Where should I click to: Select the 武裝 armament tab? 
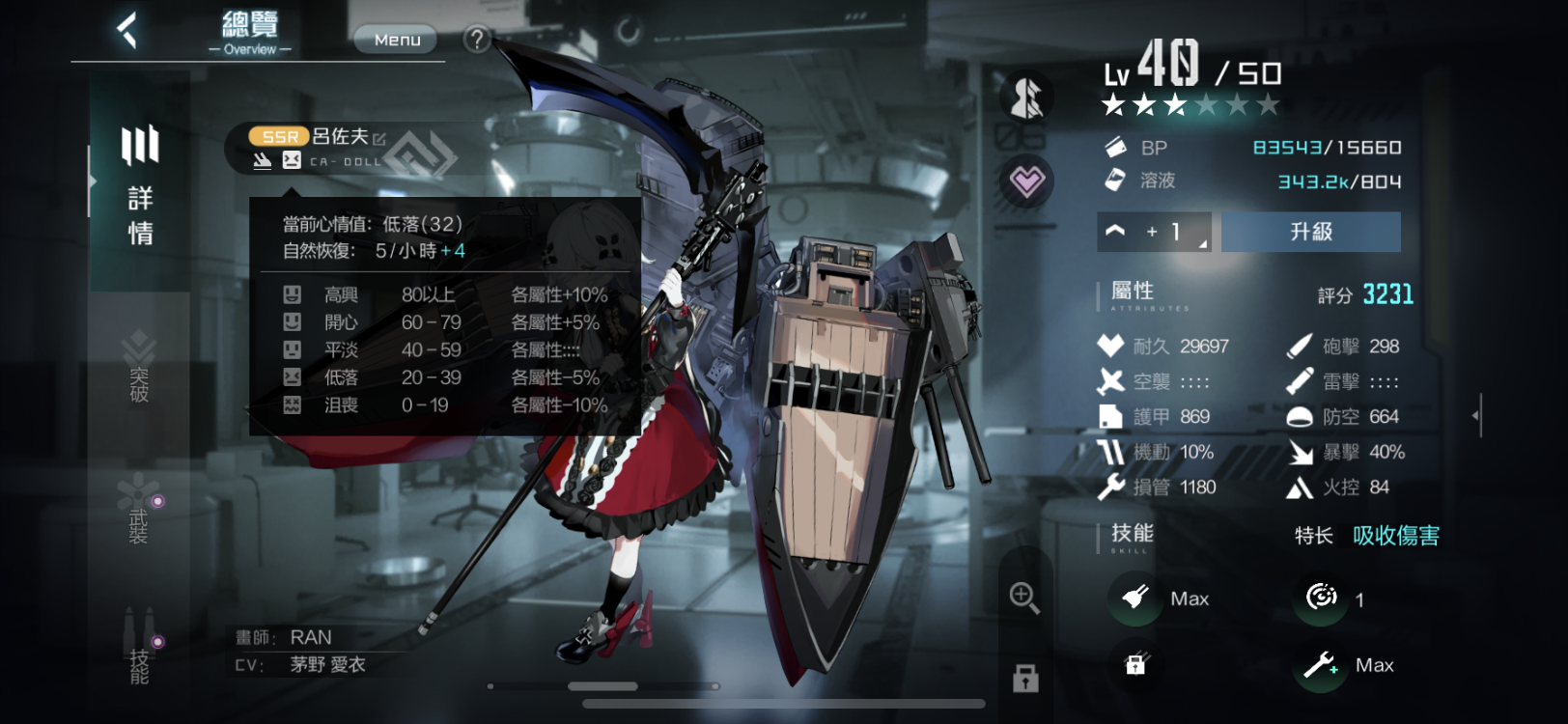coord(139,512)
